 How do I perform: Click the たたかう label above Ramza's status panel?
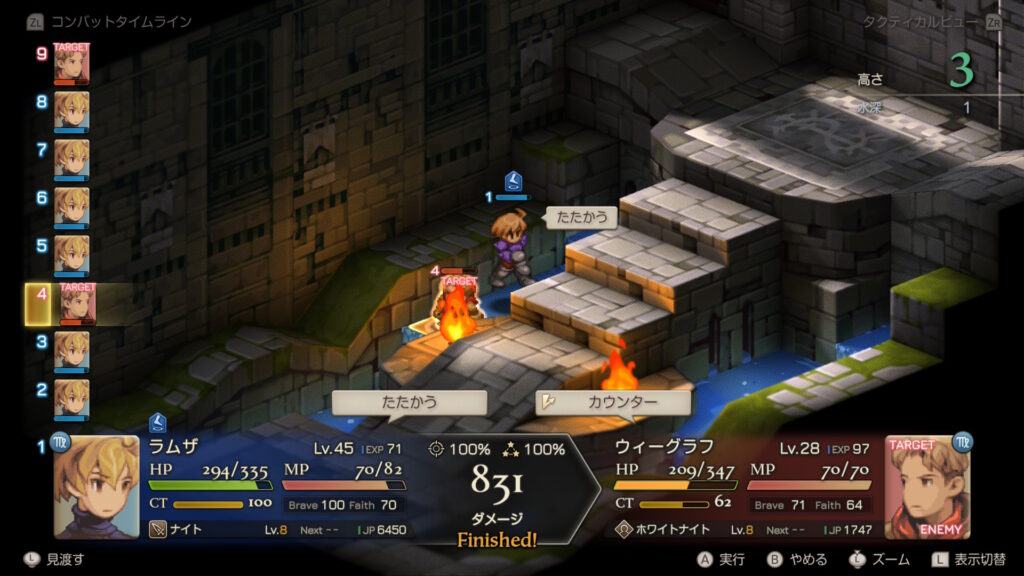409,402
